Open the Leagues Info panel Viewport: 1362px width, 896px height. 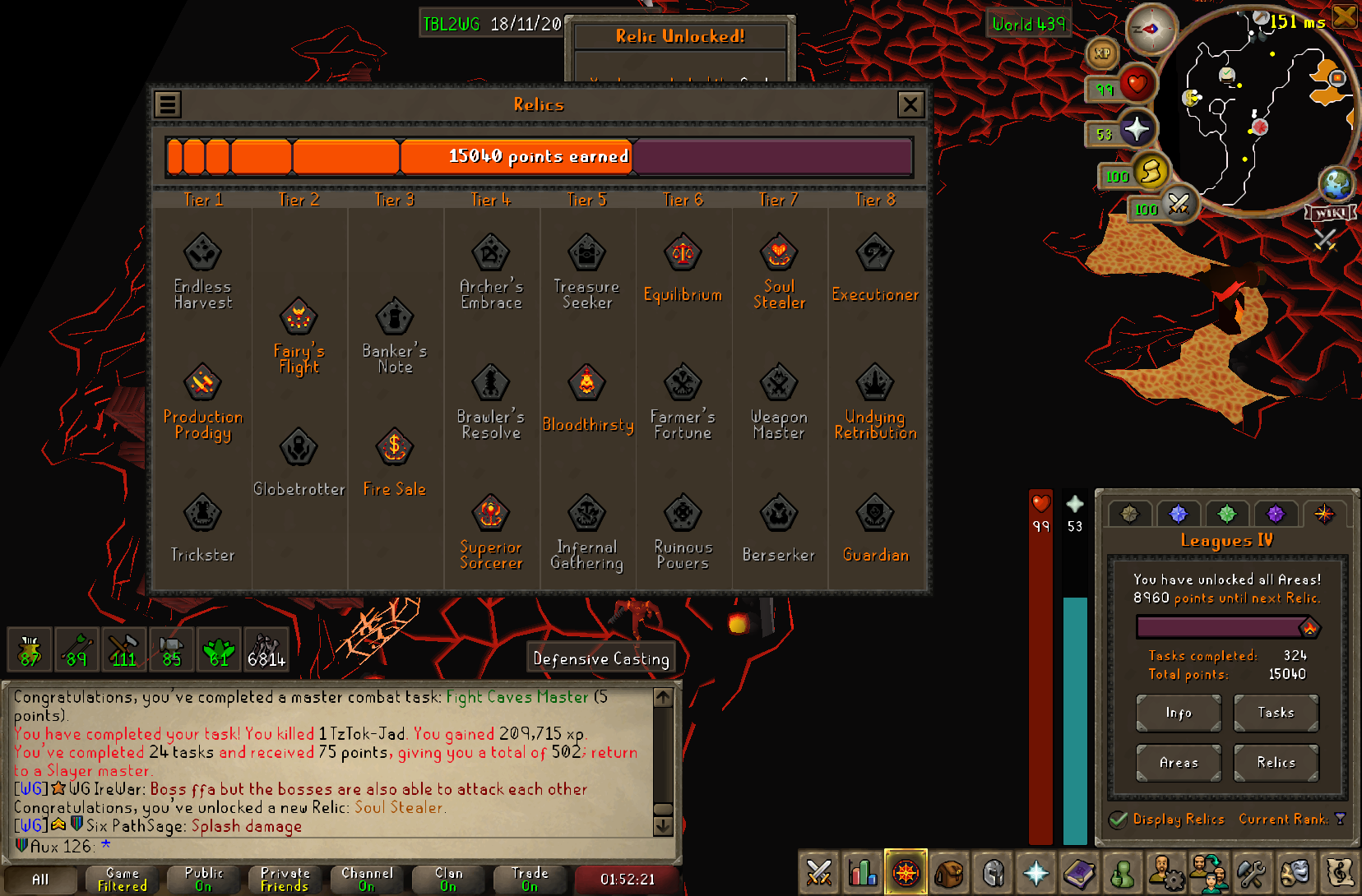(x=1178, y=713)
